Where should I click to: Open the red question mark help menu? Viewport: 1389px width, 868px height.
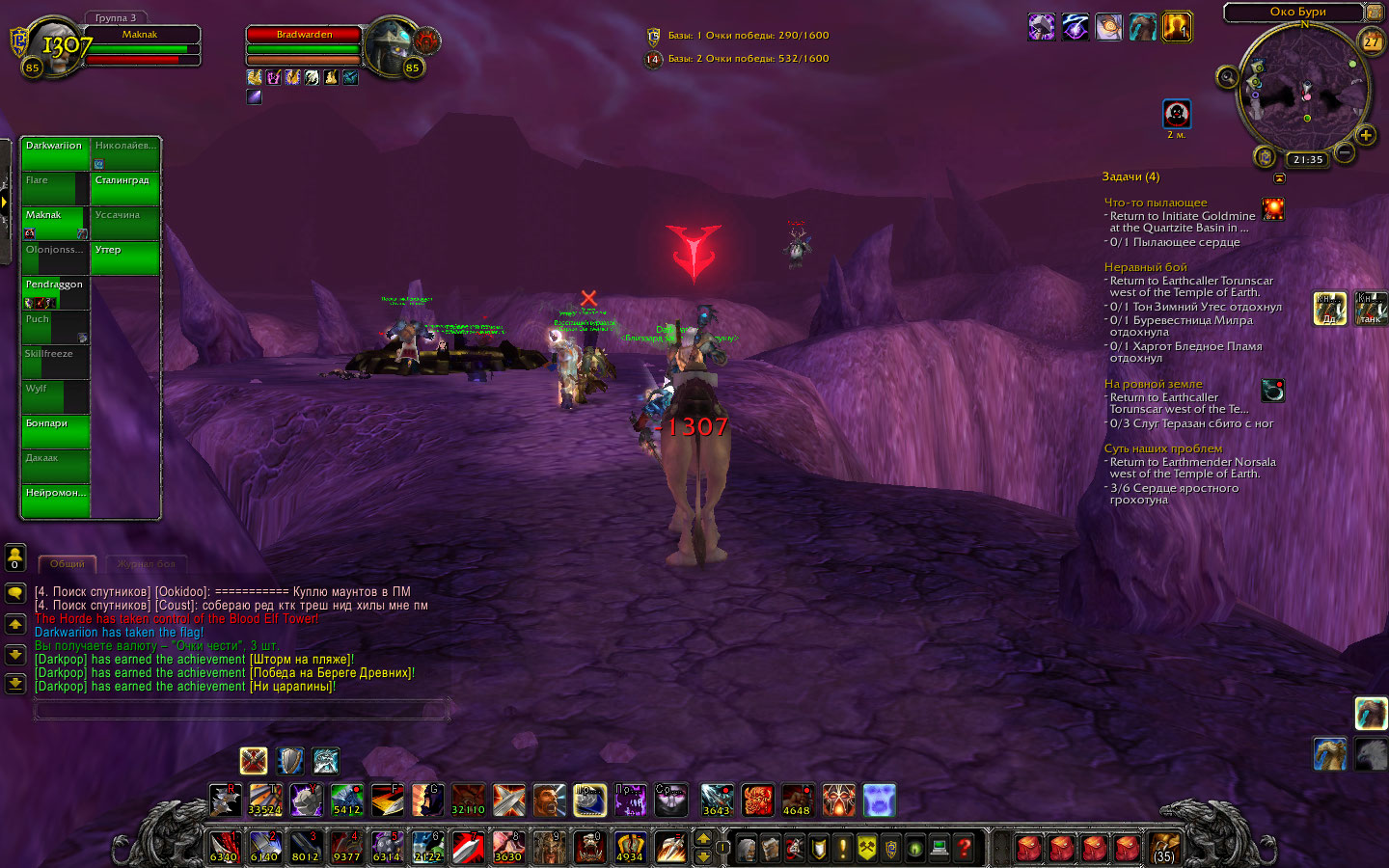tap(964, 849)
